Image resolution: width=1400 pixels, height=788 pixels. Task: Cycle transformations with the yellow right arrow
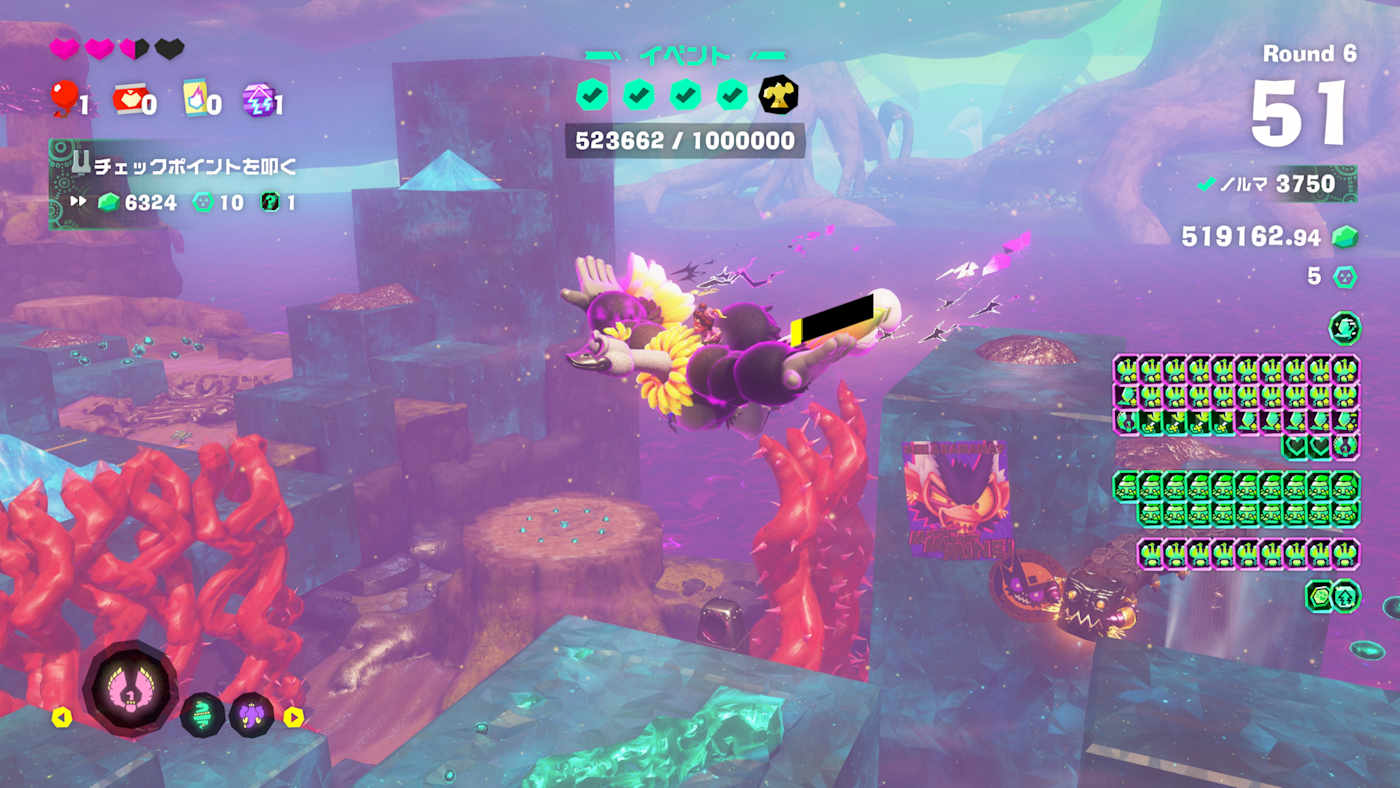[293, 717]
